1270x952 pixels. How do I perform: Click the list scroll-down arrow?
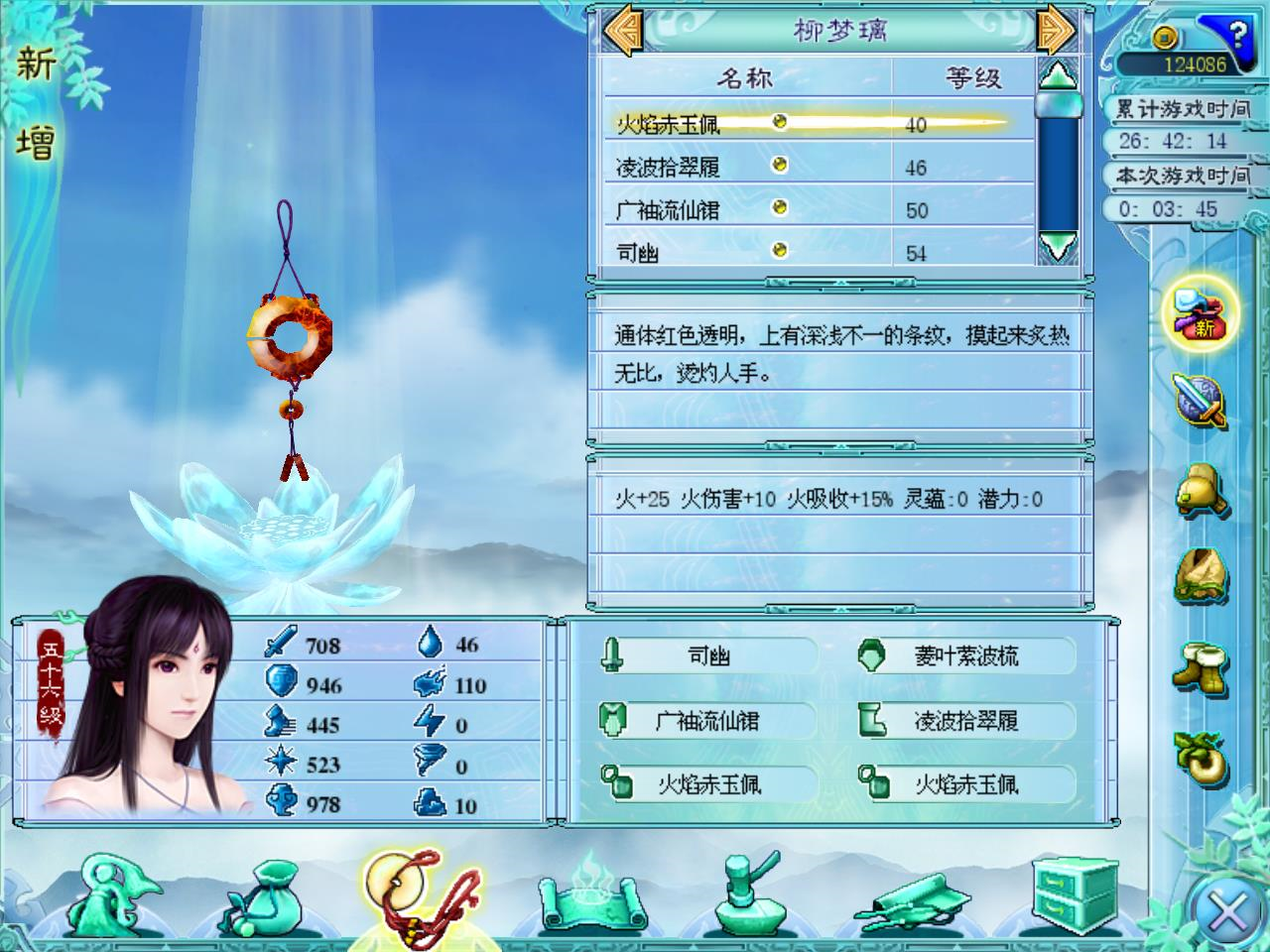1058,245
